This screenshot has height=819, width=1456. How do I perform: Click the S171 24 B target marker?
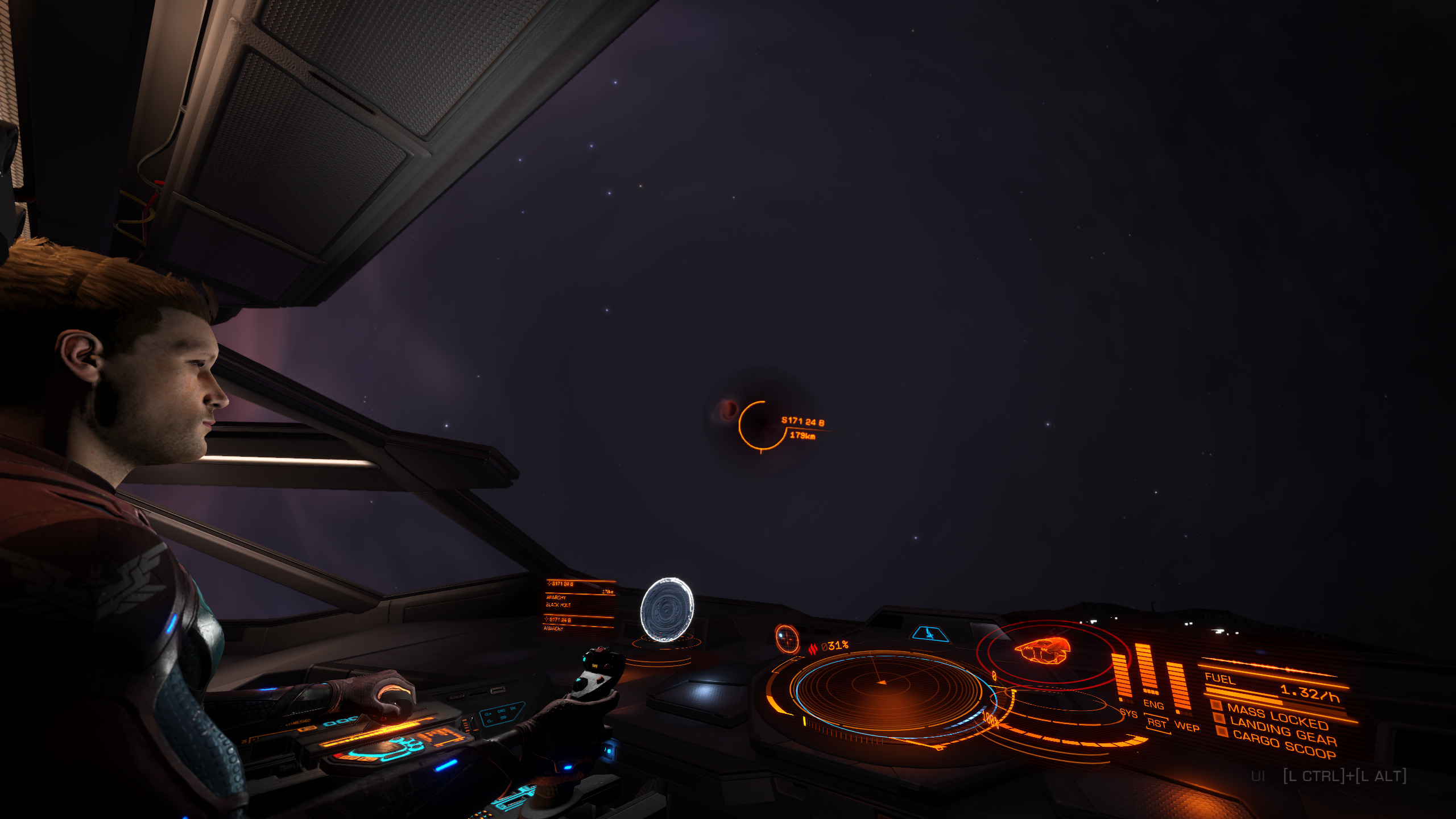point(761,425)
